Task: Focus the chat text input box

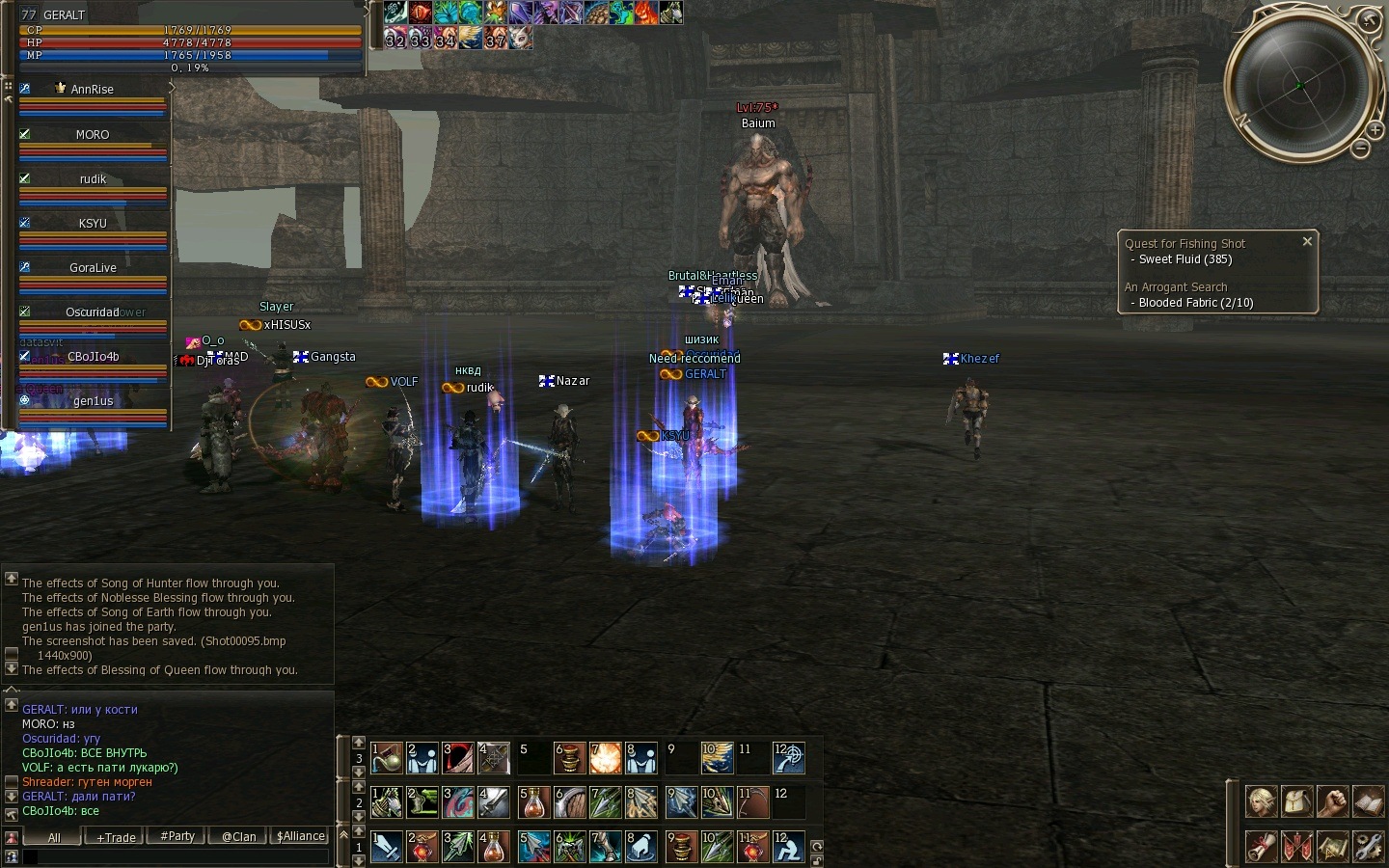Action: tap(174, 856)
